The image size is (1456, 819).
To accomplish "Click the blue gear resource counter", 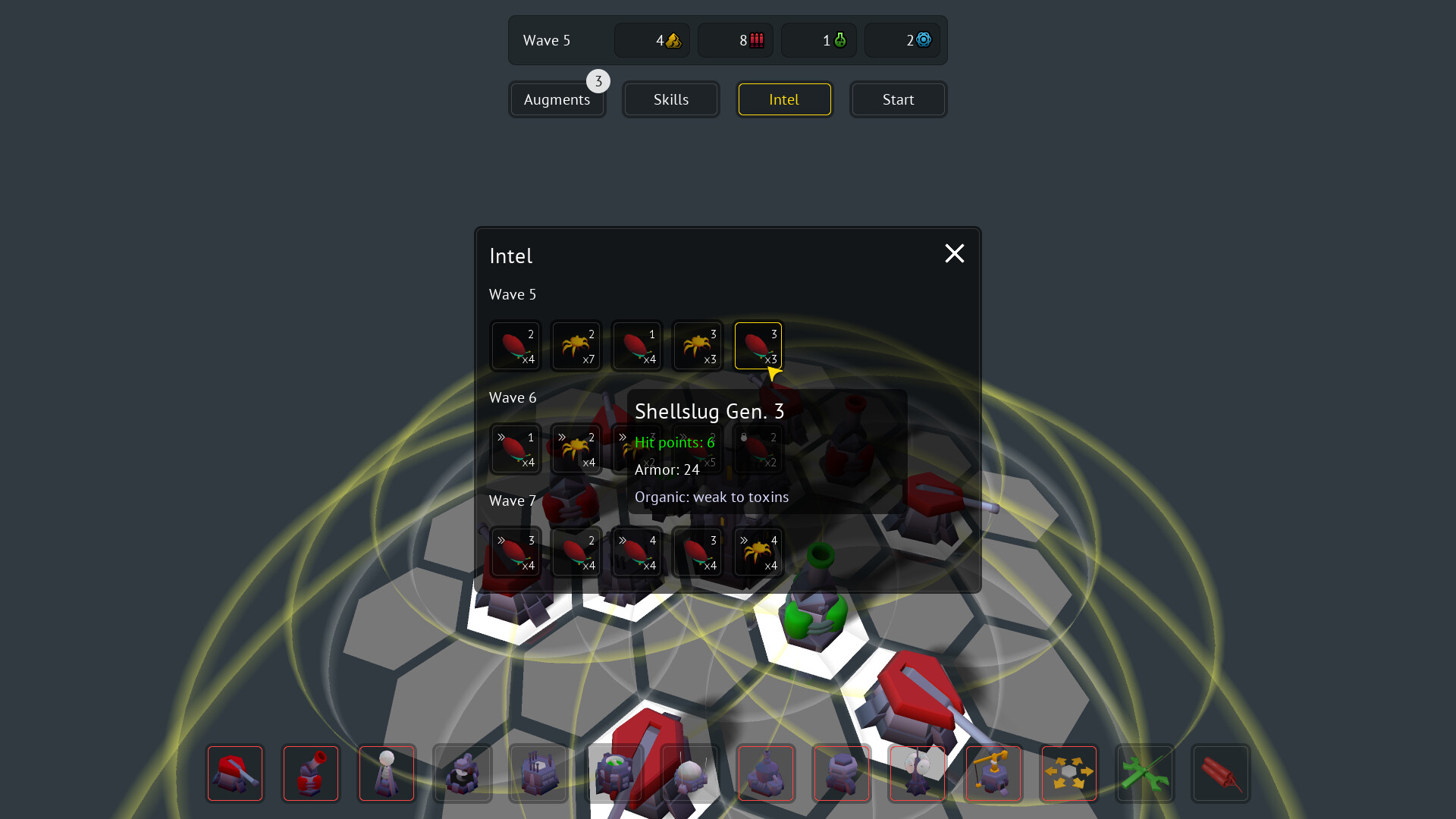I will [x=902, y=40].
